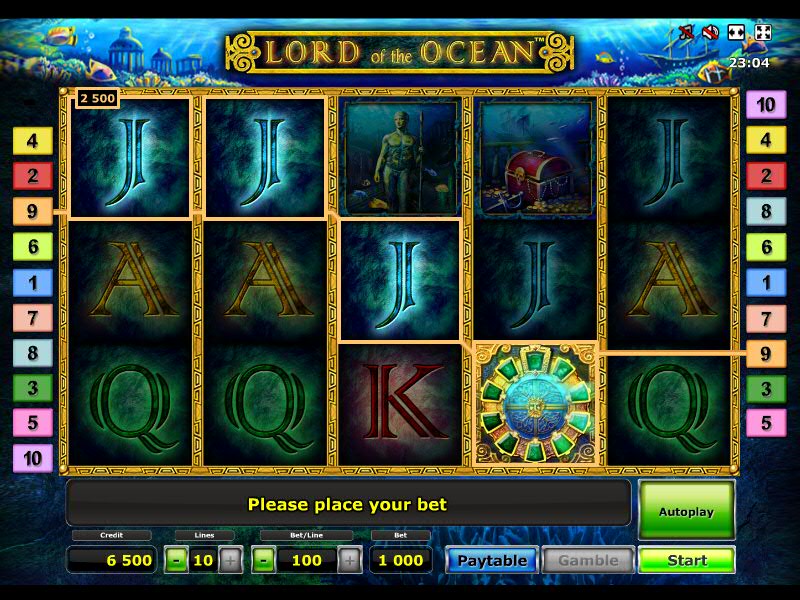Image resolution: width=800 pixels, height=600 pixels.
Task: Toggle the speaker sound mute icon
Action: click(x=711, y=33)
